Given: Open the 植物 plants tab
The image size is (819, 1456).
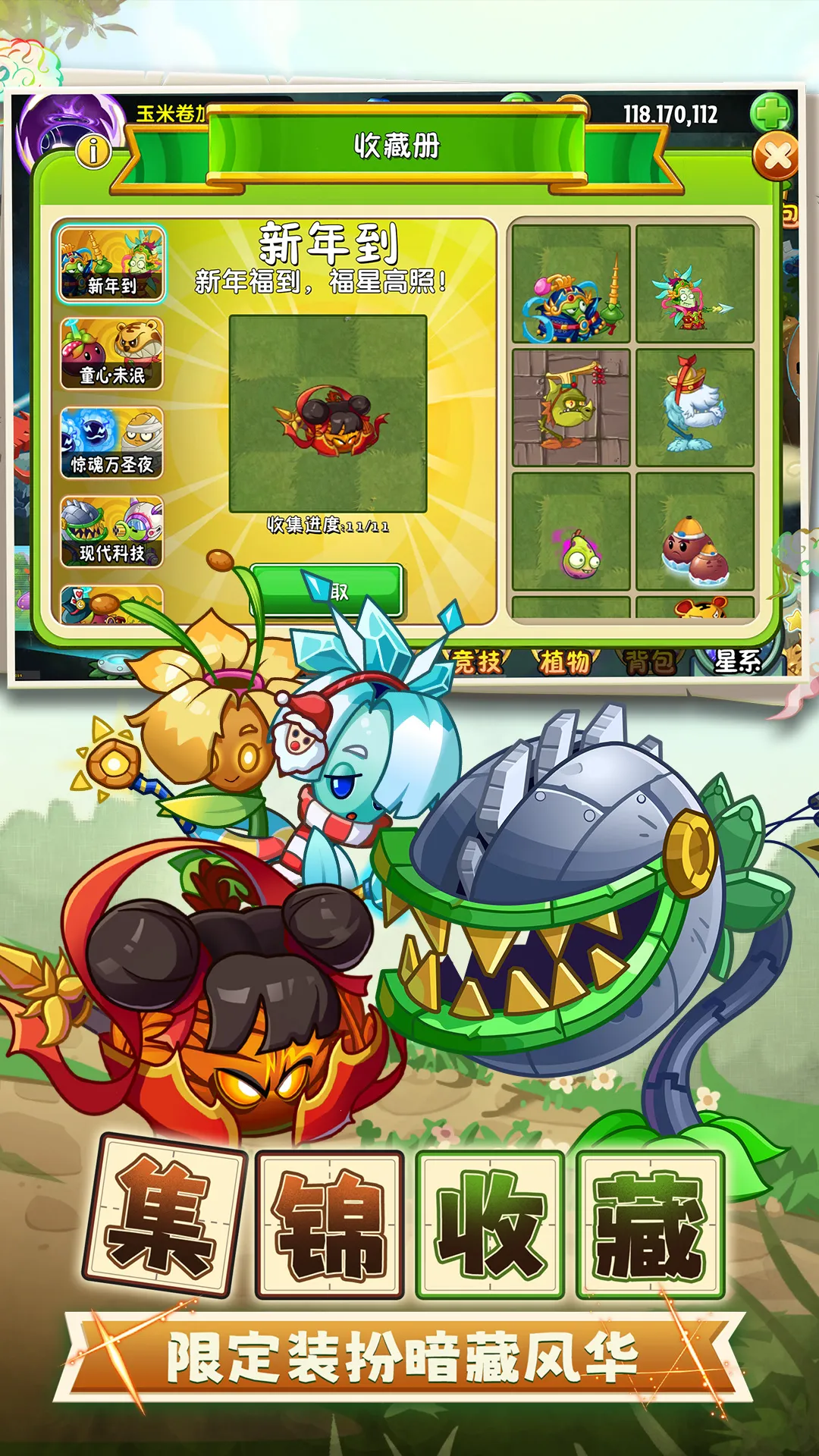Looking at the screenshot, I should click(x=564, y=662).
